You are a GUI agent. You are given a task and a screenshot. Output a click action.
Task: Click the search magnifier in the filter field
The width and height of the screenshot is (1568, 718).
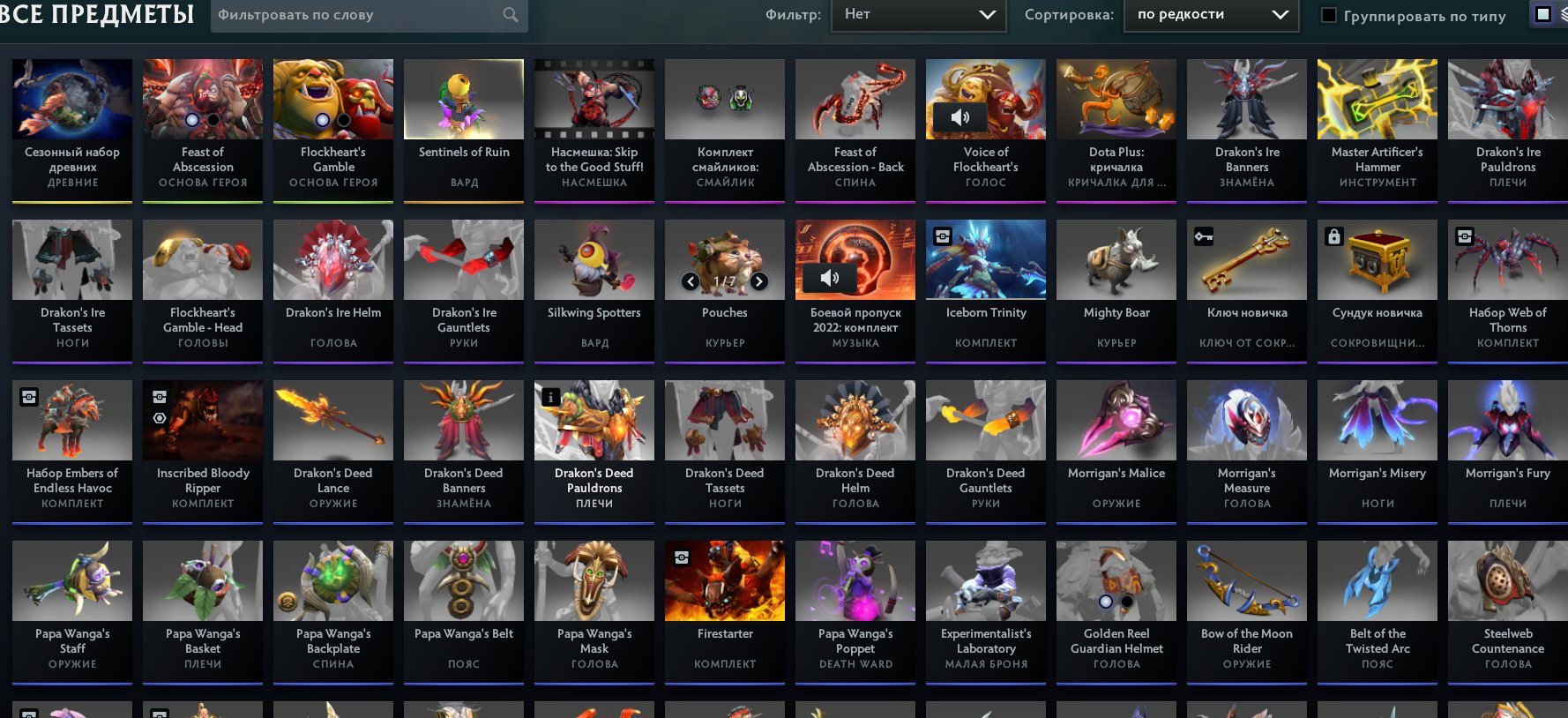point(510,15)
